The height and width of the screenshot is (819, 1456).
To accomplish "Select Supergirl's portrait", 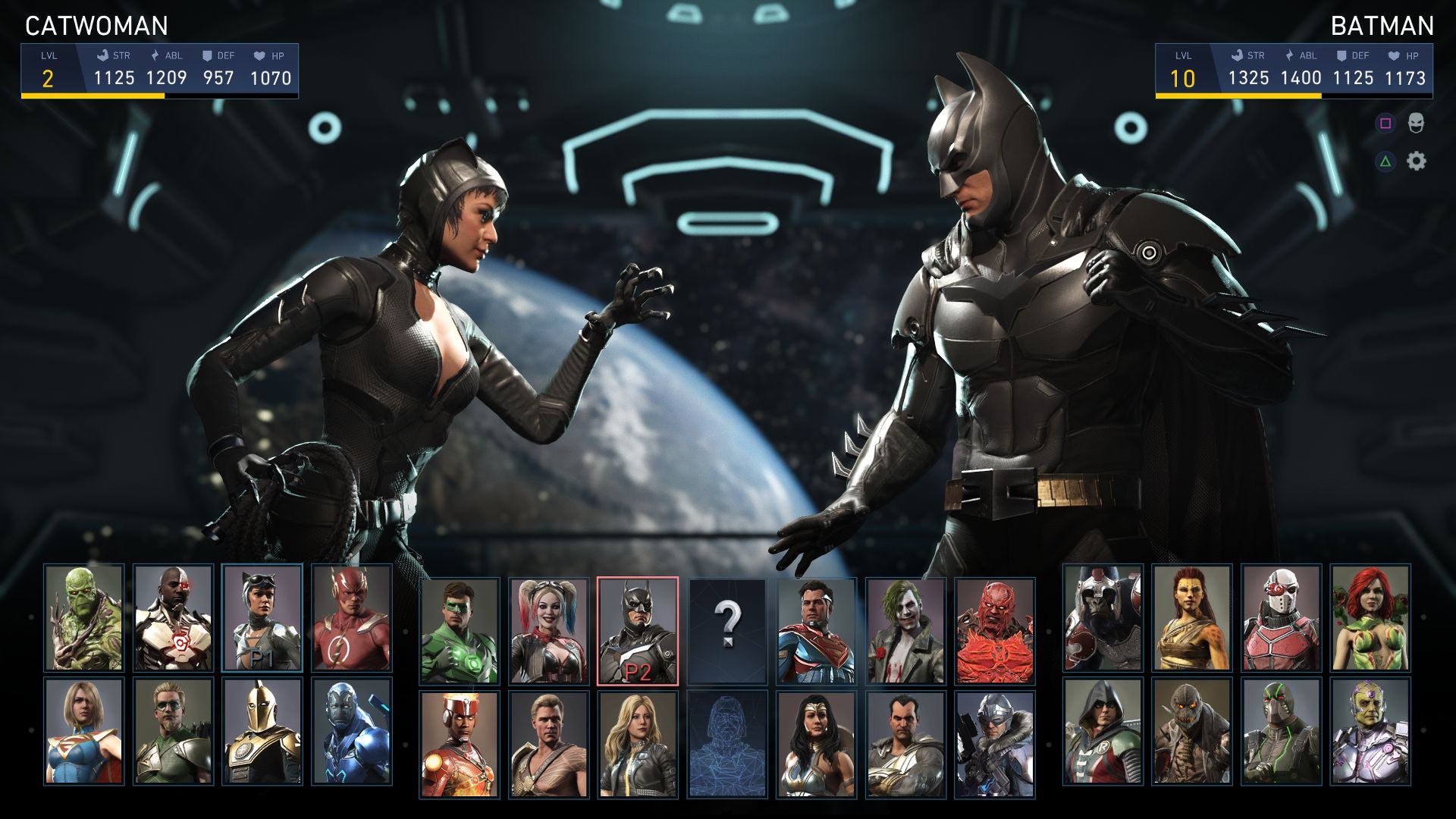I will tap(83, 731).
